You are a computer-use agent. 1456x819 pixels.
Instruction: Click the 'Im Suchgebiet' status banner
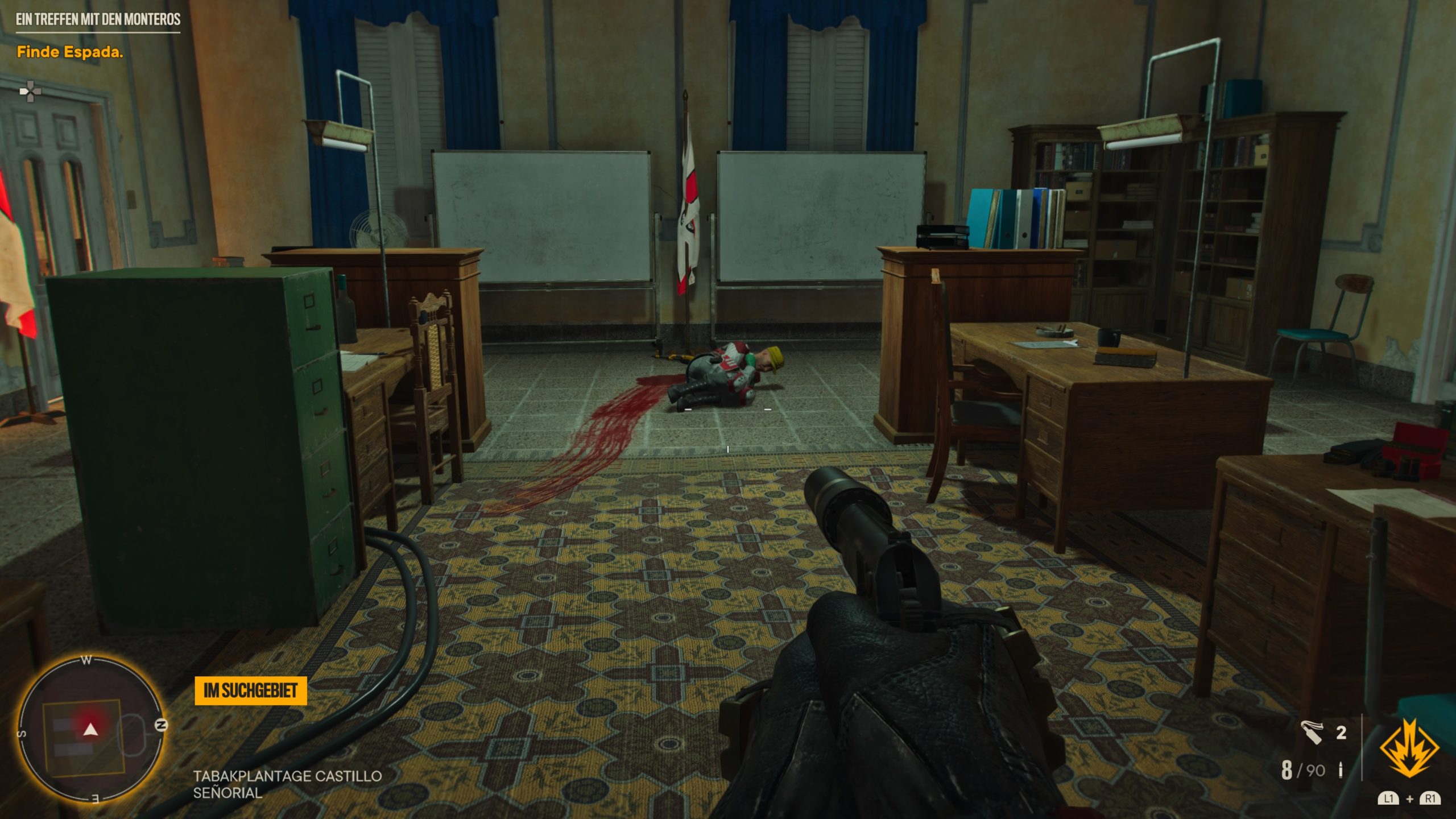[250, 691]
